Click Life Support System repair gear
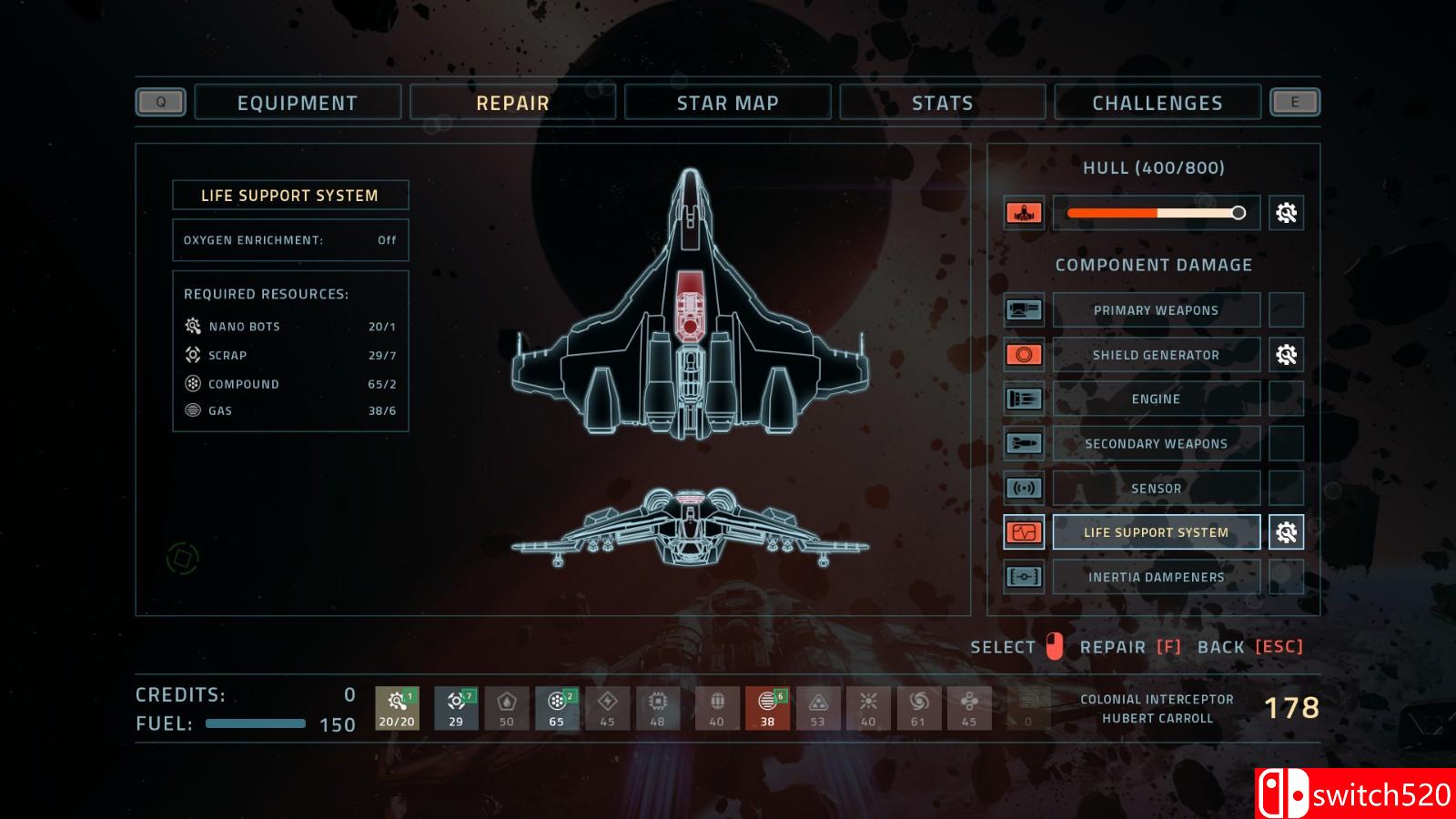The image size is (1456, 819). pyautogui.click(x=1286, y=532)
